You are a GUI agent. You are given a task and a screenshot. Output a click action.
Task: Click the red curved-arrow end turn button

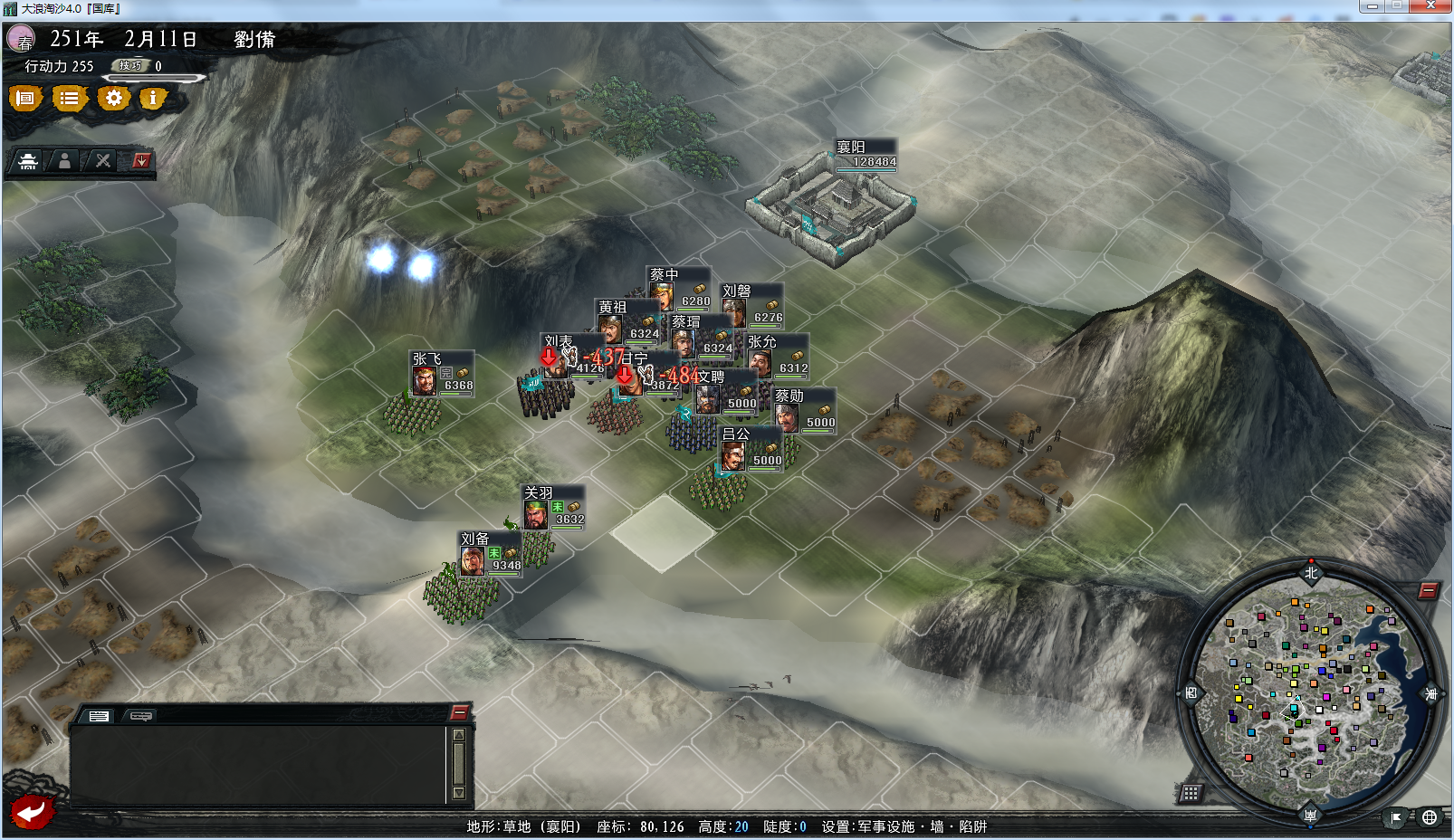pyautogui.click(x=32, y=811)
